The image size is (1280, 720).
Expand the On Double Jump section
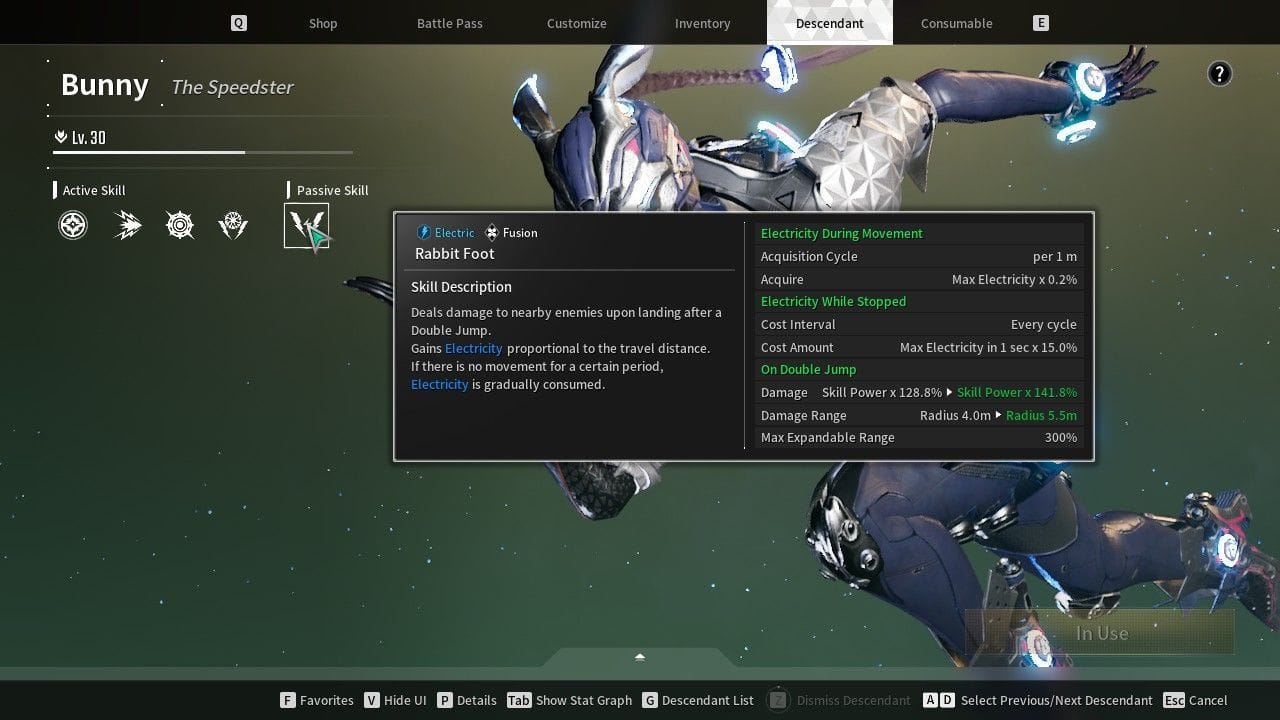point(808,369)
